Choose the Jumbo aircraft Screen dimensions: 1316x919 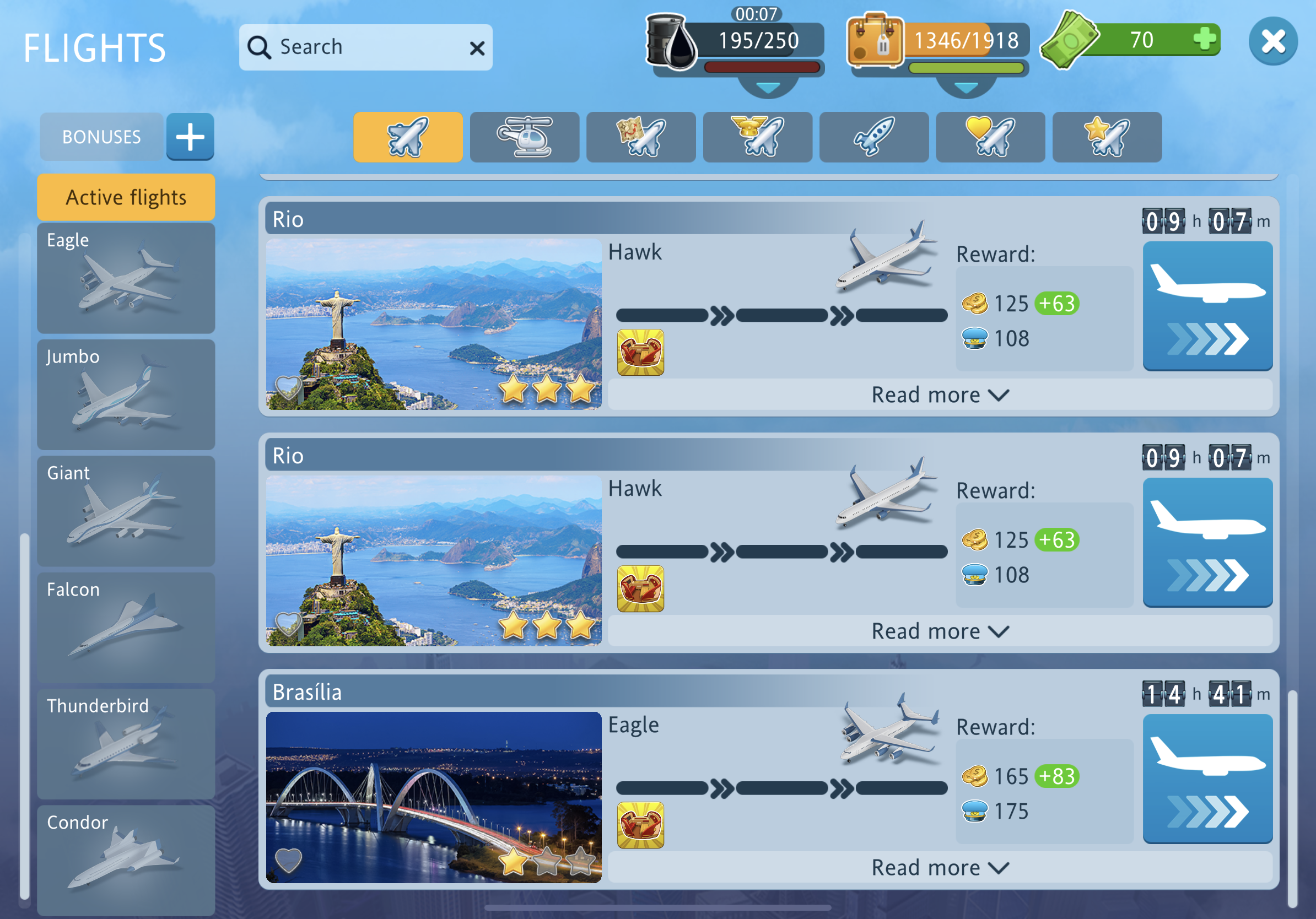[126, 394]
